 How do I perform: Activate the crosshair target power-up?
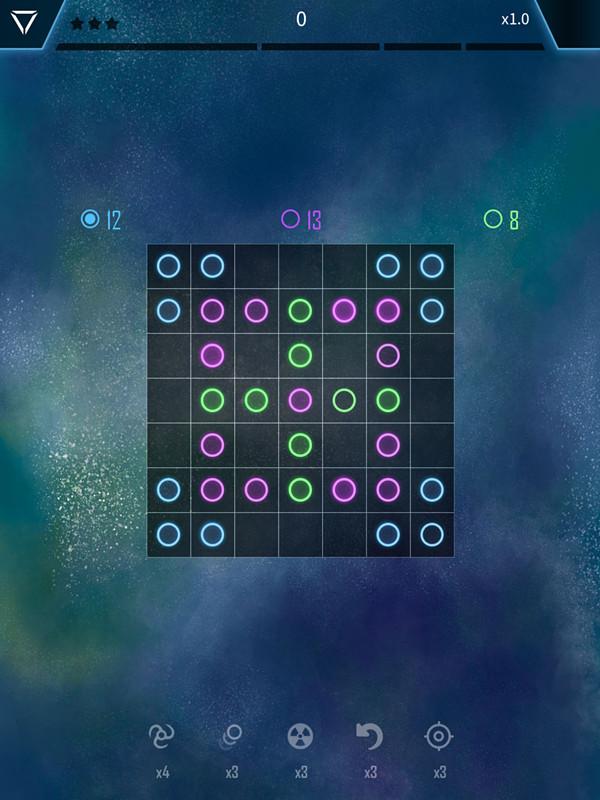click(439, 737)
